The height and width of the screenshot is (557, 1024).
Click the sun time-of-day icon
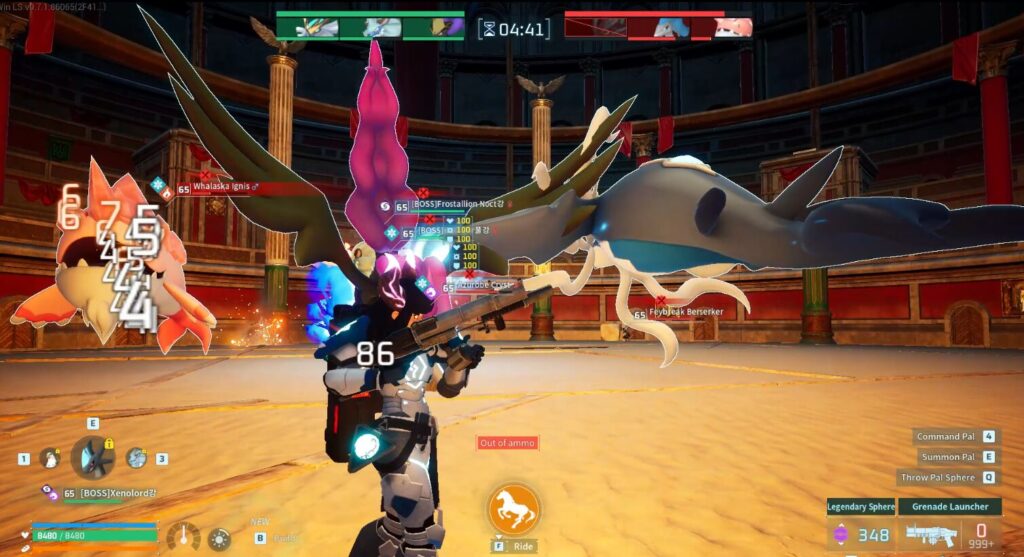click(x=219, y=538)
